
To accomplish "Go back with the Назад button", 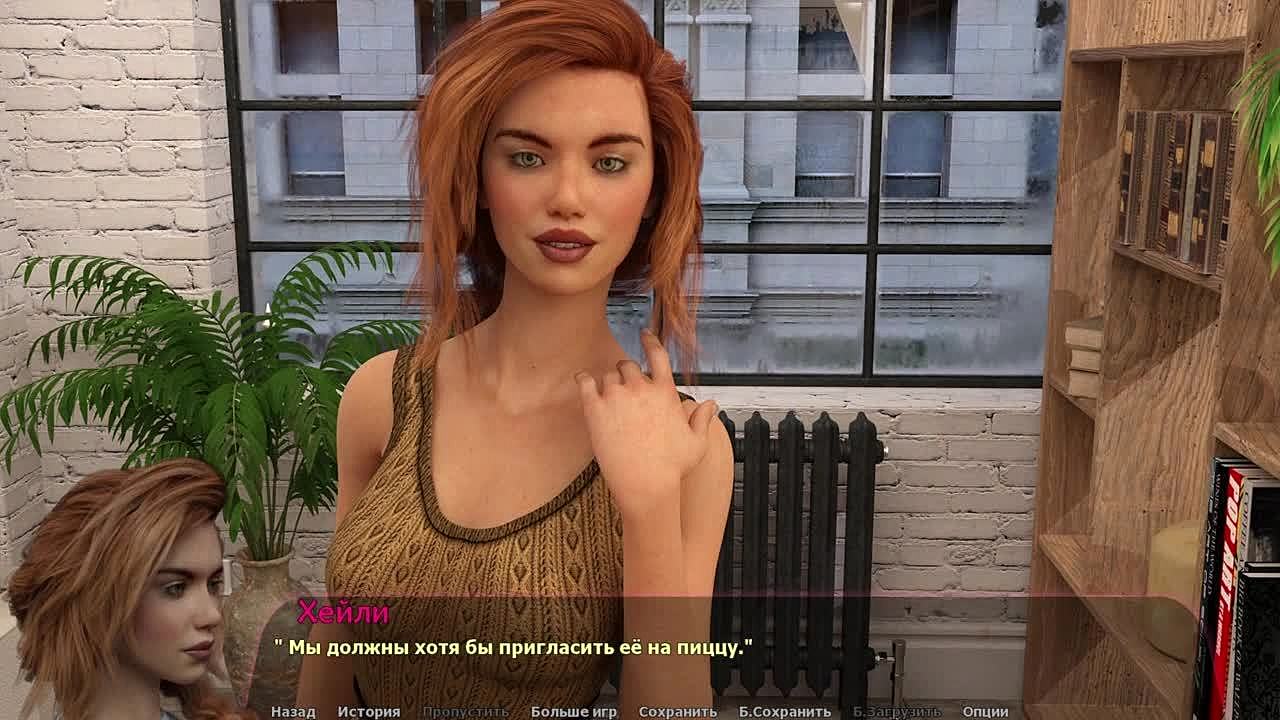I will coord(292,711).
